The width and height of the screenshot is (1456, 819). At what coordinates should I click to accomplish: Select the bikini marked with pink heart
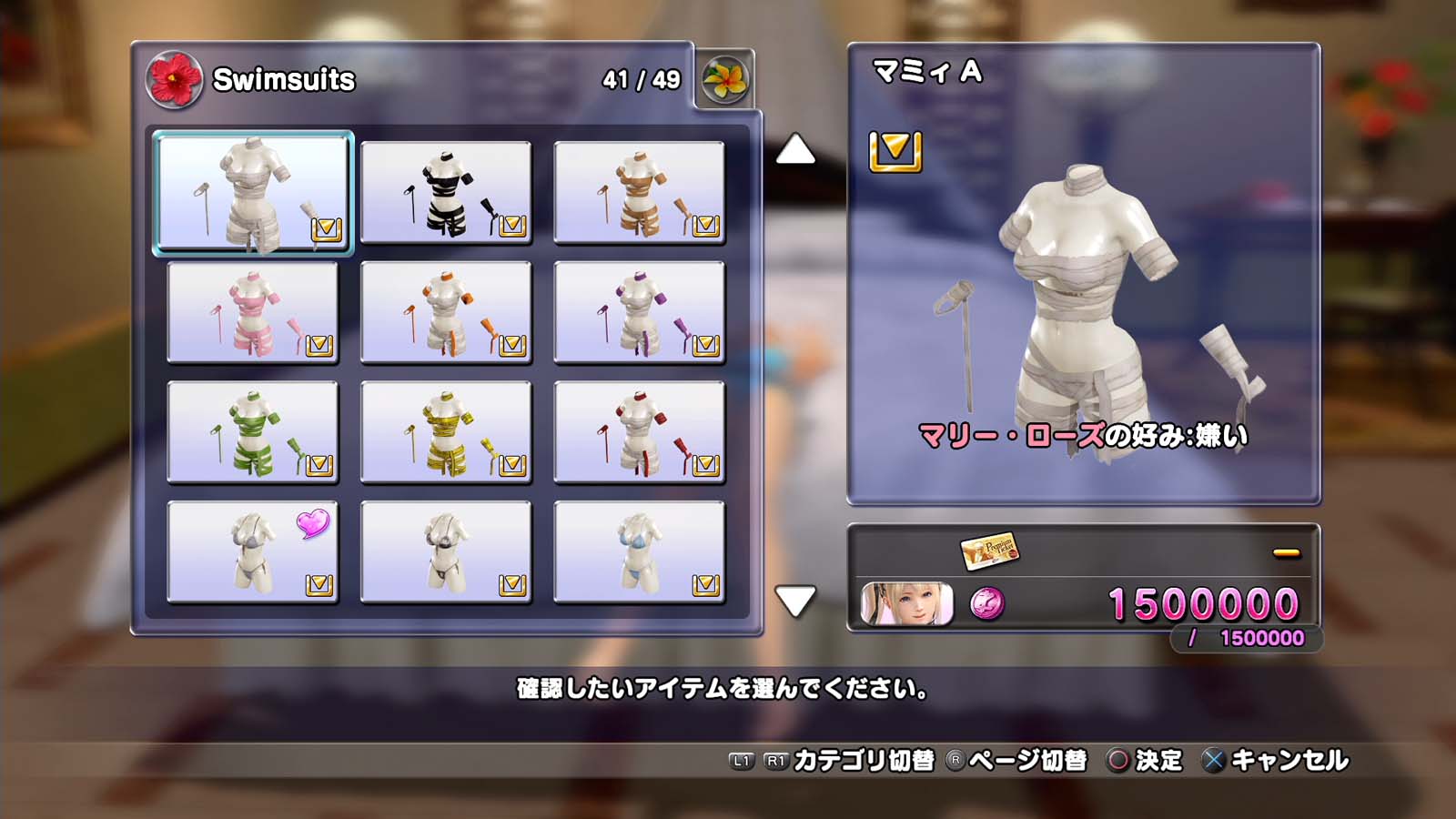point(252,551)
